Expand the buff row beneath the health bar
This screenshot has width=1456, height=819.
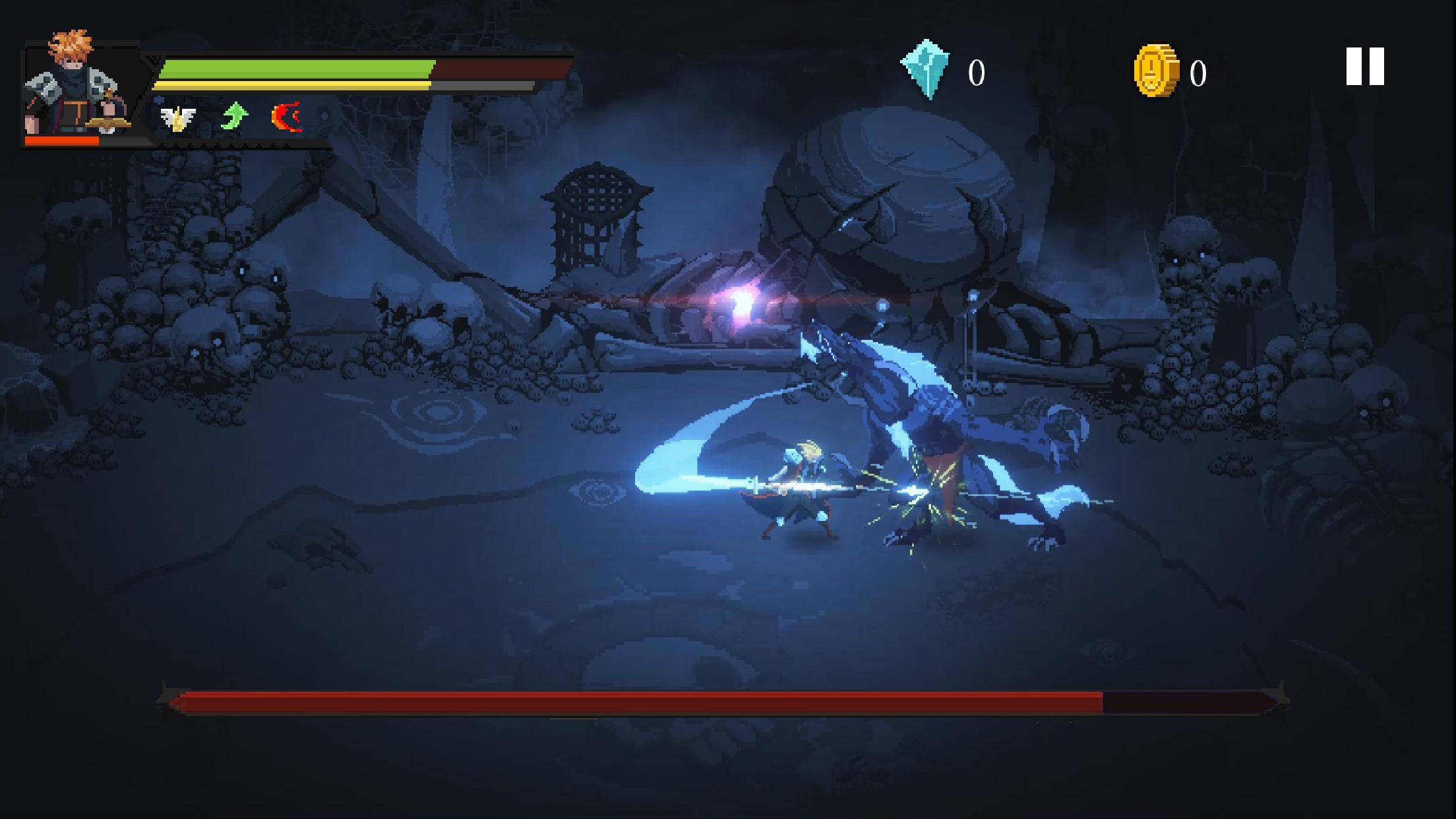pos(234,117)
